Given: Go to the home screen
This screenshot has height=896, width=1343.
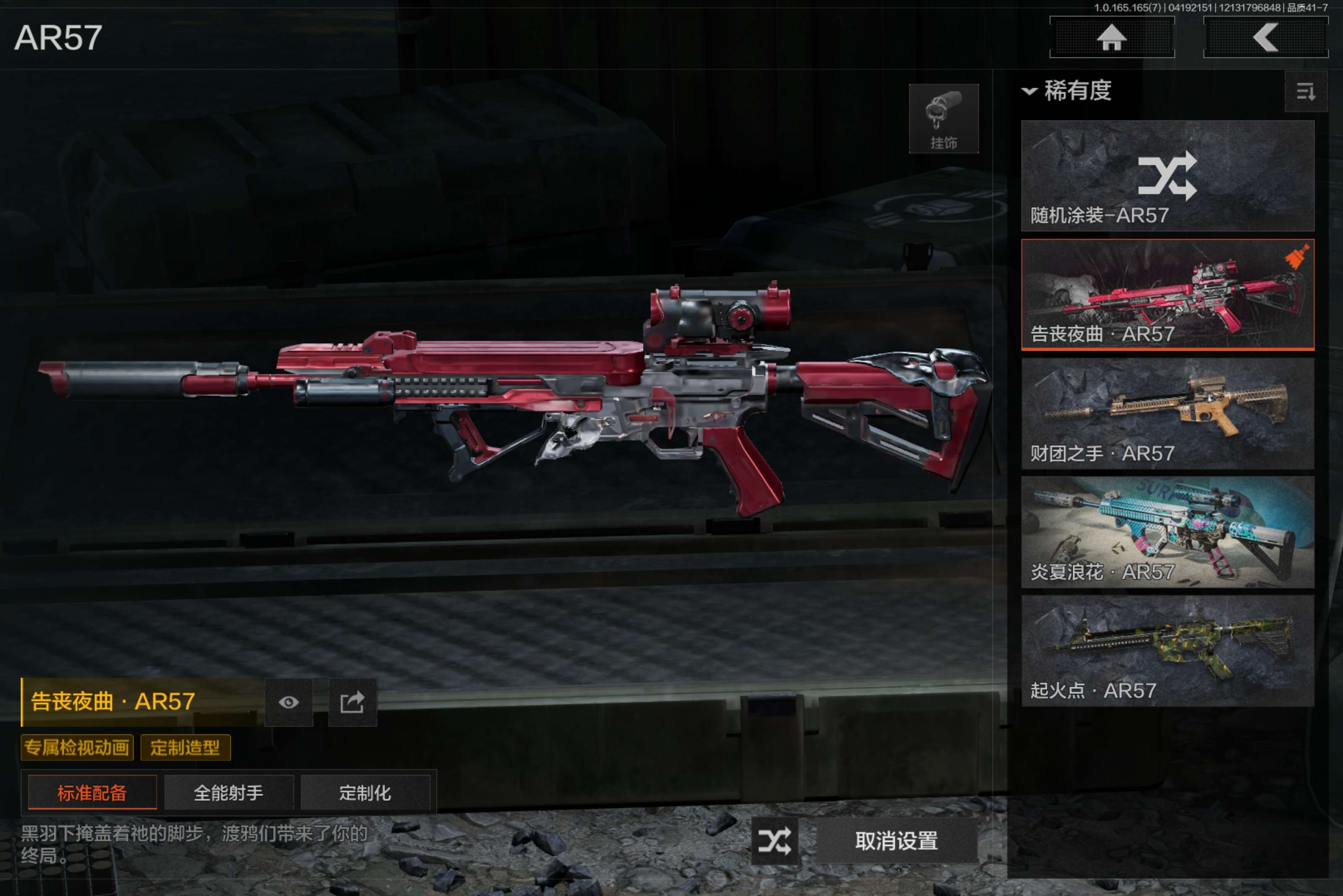Looking at the screenshot, I should point(1111,38).
